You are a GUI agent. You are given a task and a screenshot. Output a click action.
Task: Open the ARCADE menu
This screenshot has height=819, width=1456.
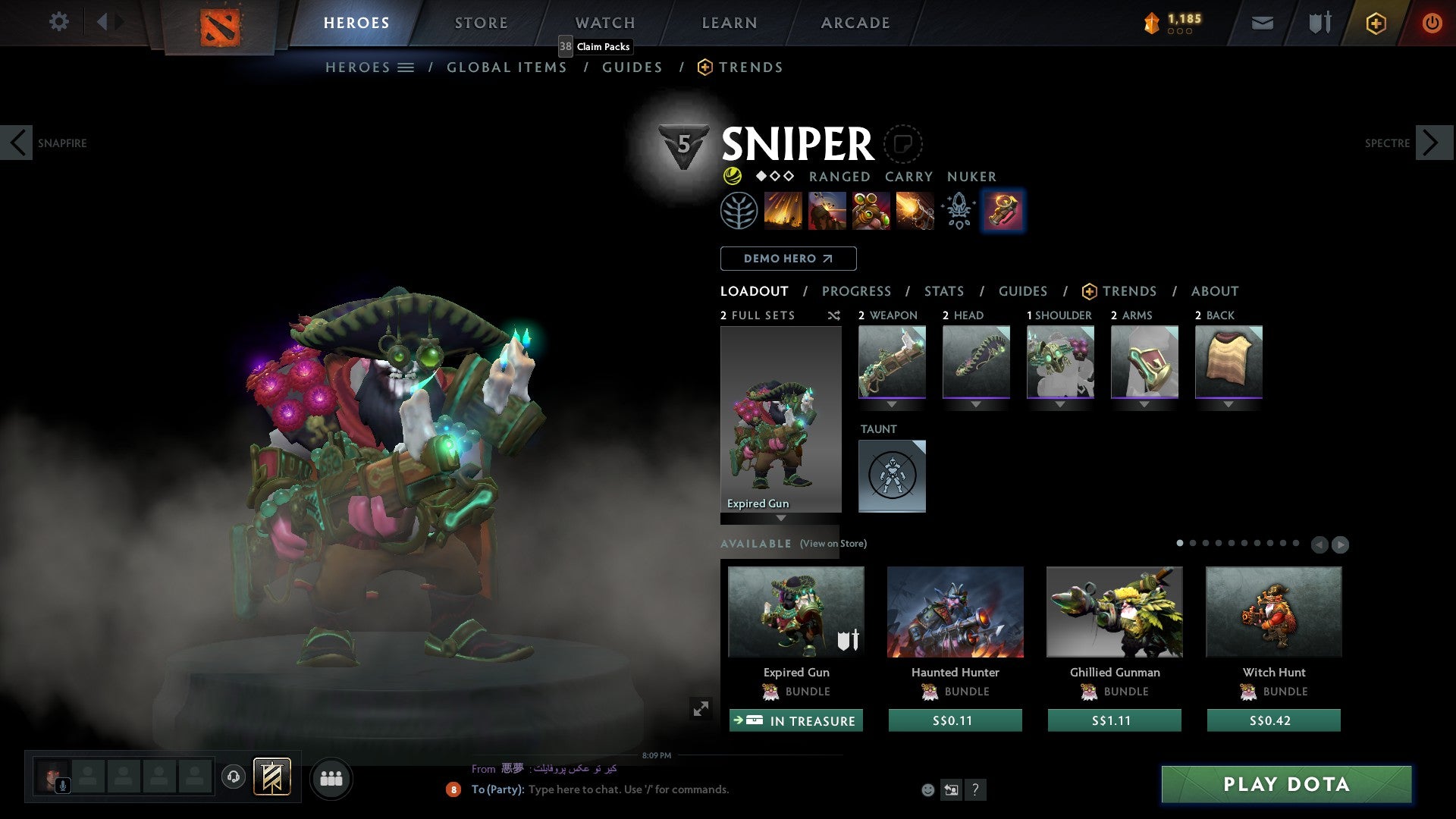pyautogui.click(x=855, y=23)
